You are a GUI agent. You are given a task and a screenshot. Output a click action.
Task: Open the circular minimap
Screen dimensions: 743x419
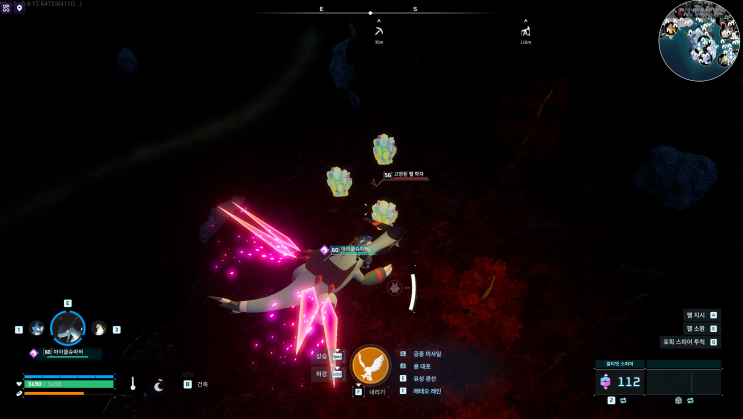point(699,40)
